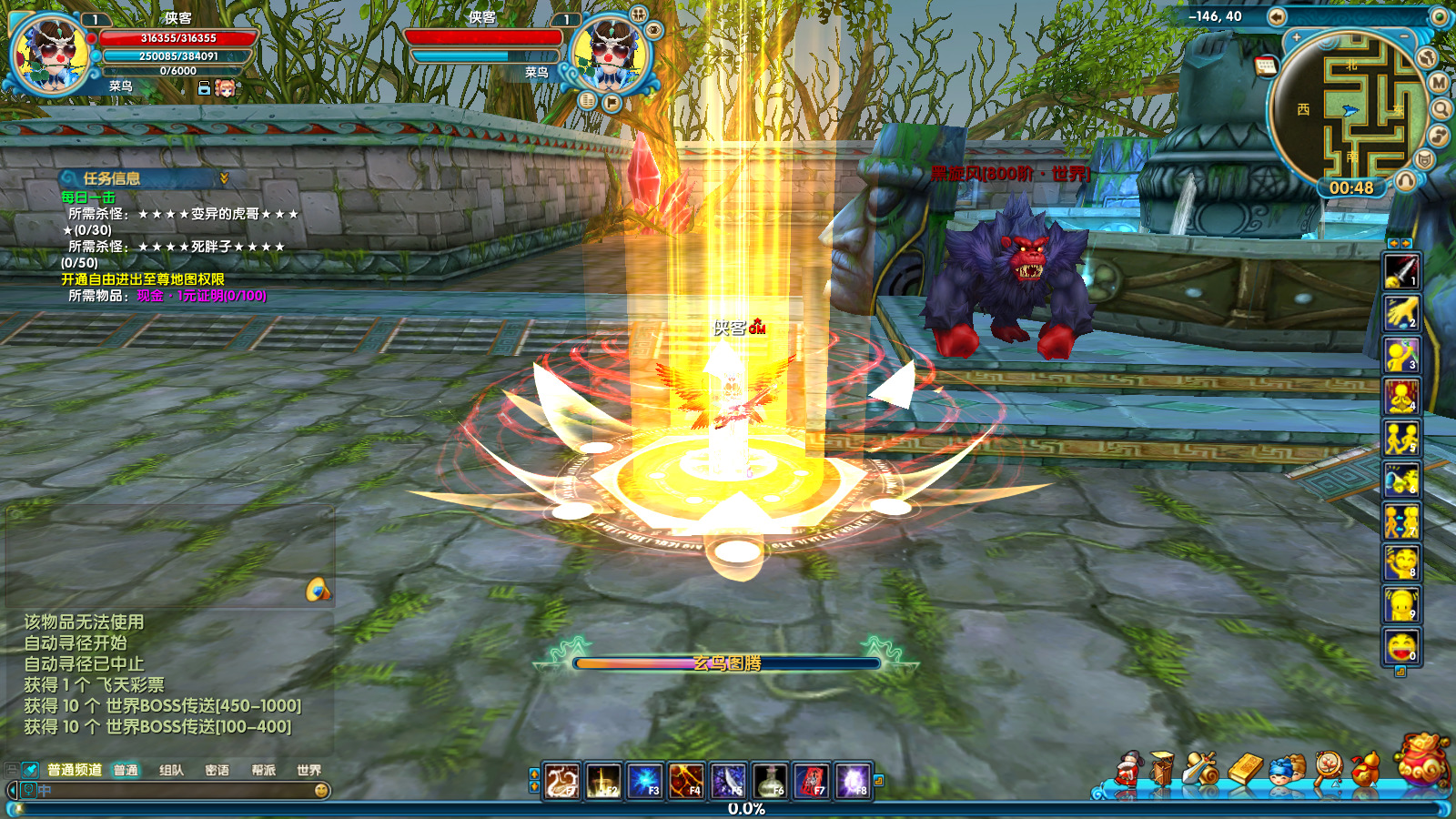Screen dimensions: 1456x819
Task: Select the player's own portrait
Action: coord(49,53)
